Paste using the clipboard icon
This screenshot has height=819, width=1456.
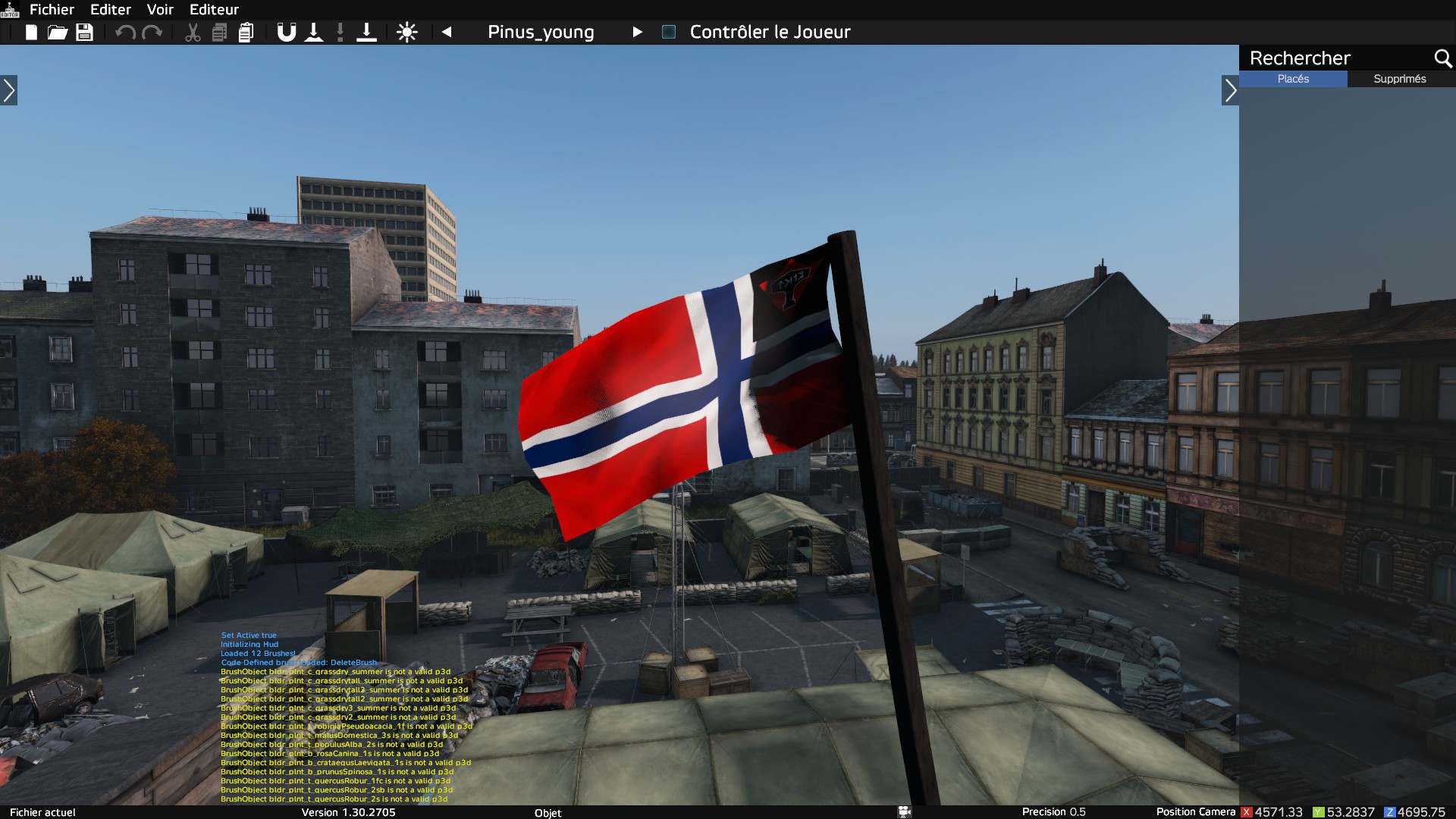pos(246,33)
